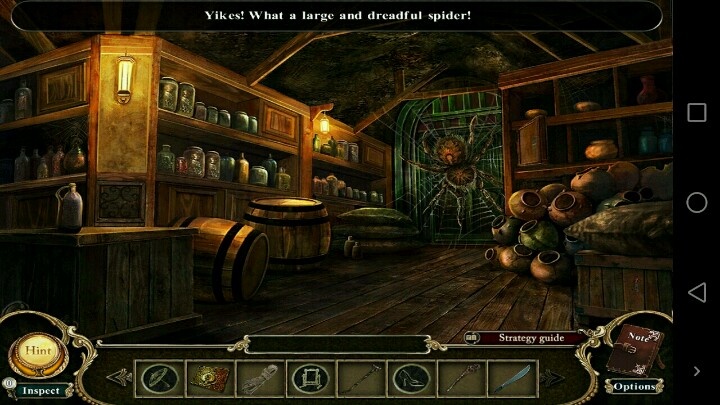The image size is (720, 405).
Task: Open the Options menu
Action: pos(634,386)
